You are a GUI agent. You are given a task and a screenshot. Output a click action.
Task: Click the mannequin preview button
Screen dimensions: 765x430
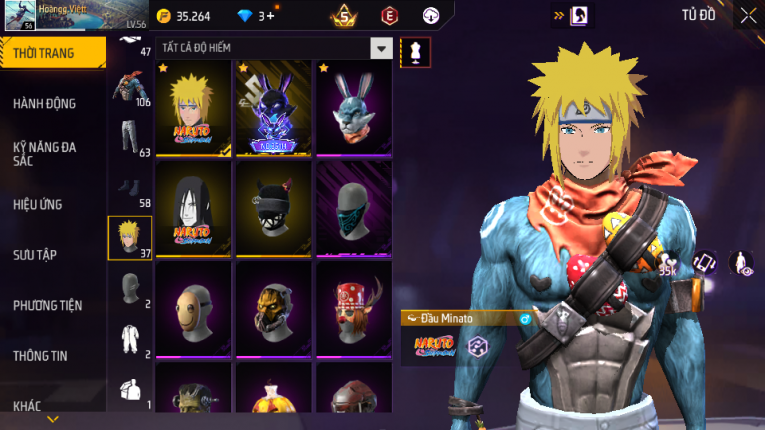[x=415, y=51]
